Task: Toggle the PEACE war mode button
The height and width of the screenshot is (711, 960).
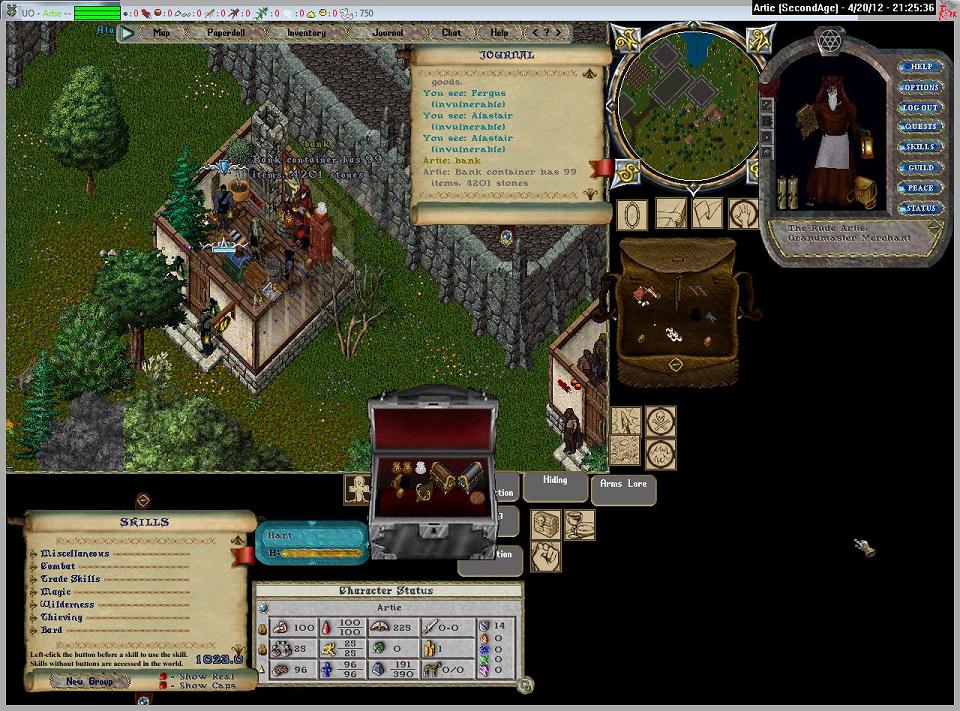Action: [x=920, y=188]
